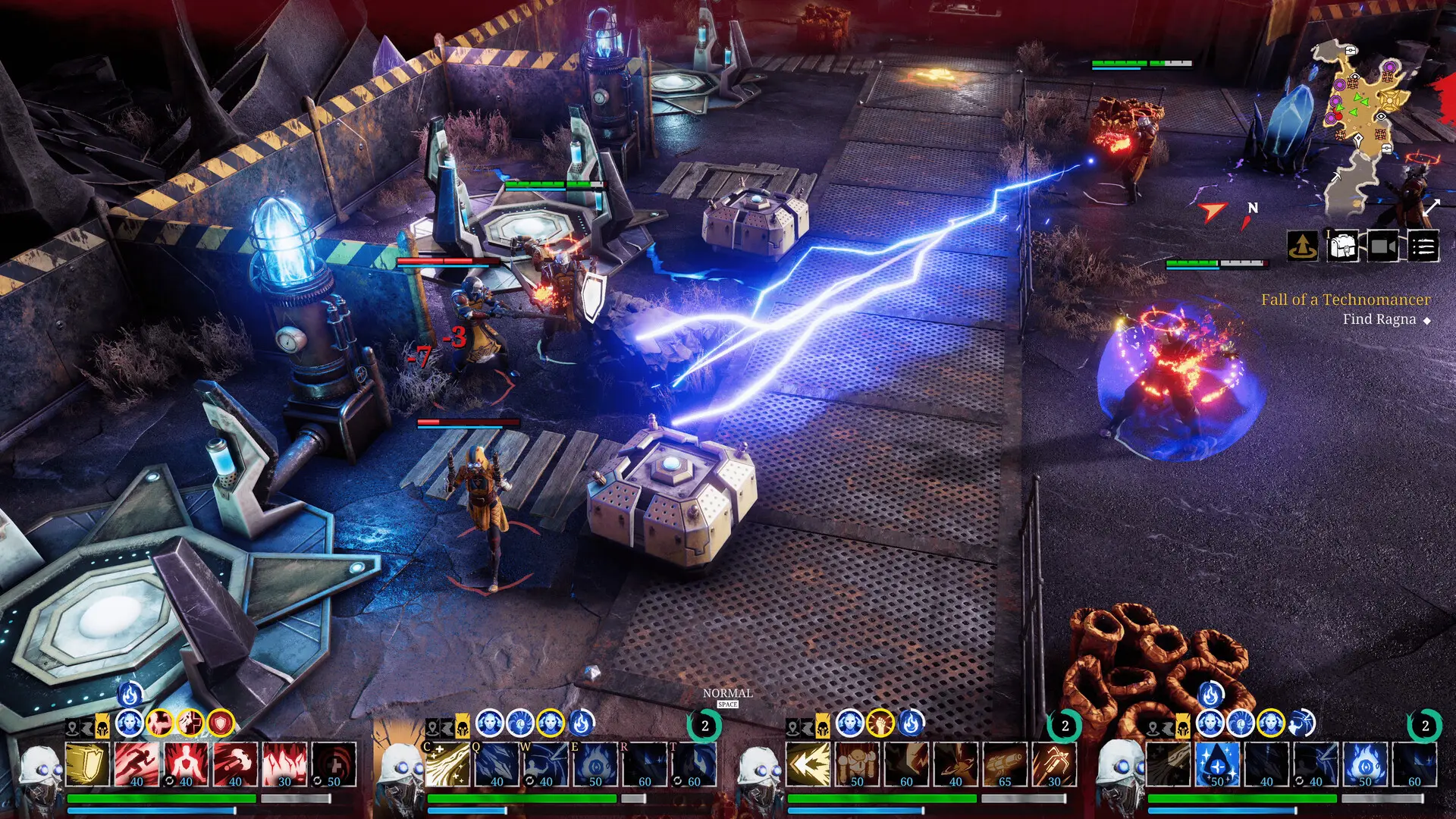The image size is (1456, 819).
Task: Select the location pin icon above the fourth portrait
Action: (1153, 727)
